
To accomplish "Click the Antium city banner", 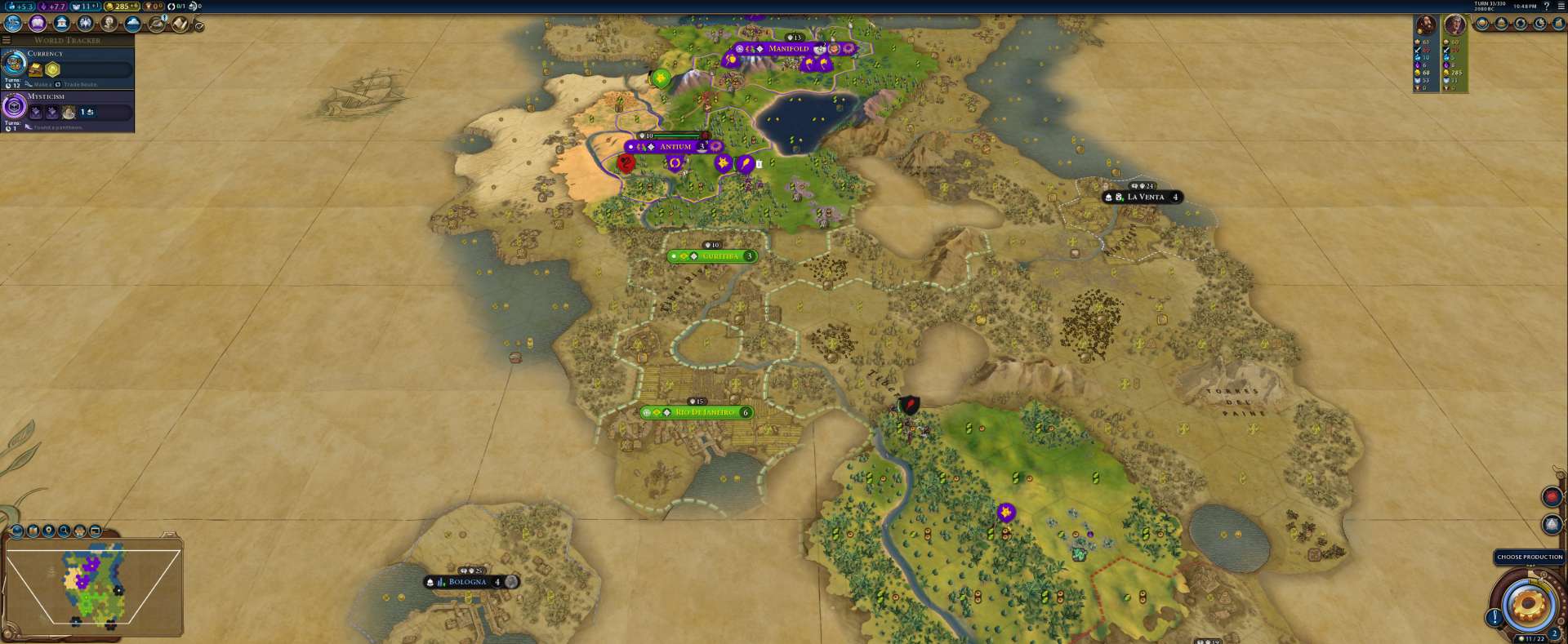I will pos(675,147).
